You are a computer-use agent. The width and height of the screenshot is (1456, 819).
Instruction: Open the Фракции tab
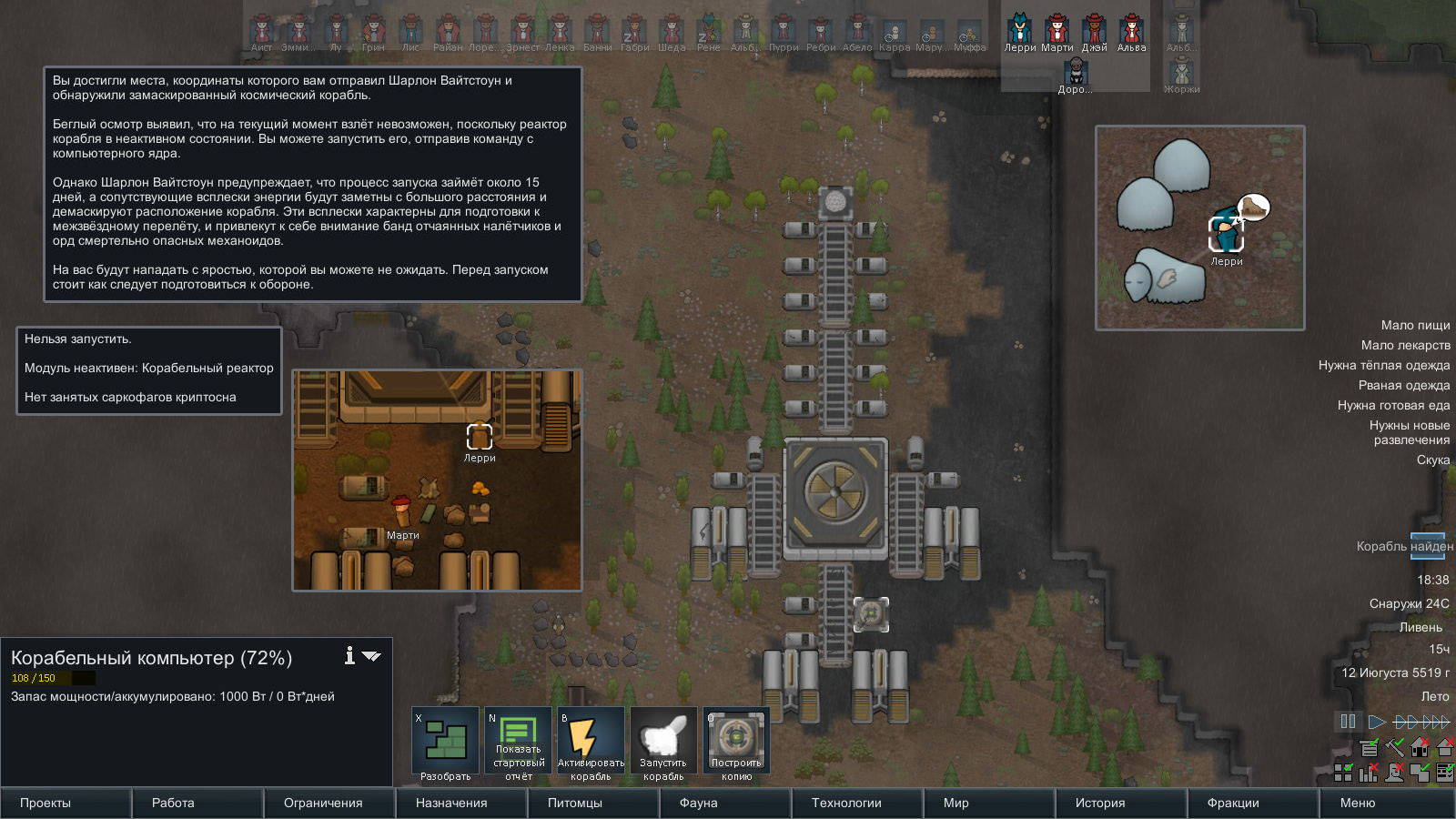(x=1252, y=803)
